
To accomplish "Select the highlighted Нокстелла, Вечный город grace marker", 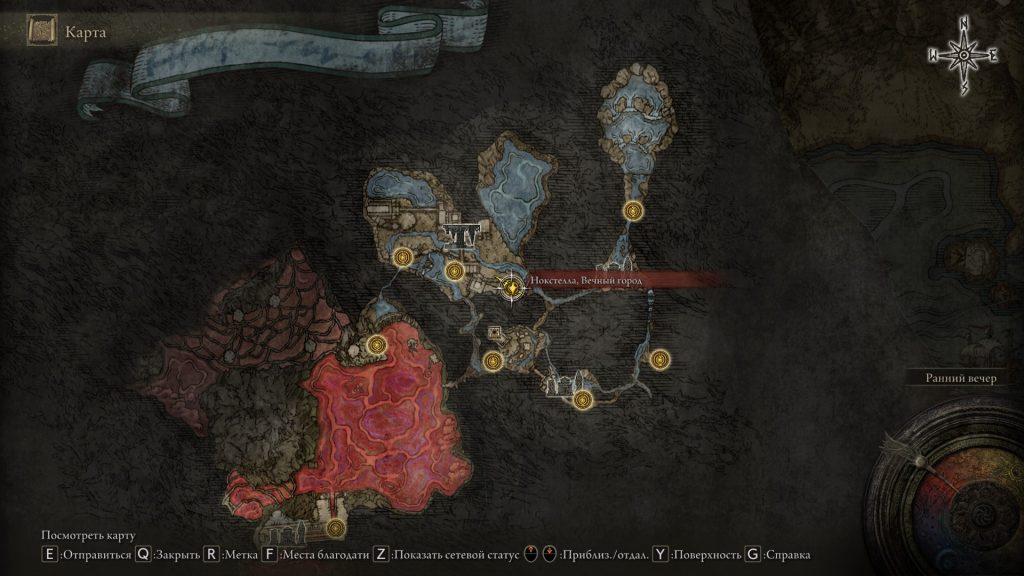I will [511, 287].
